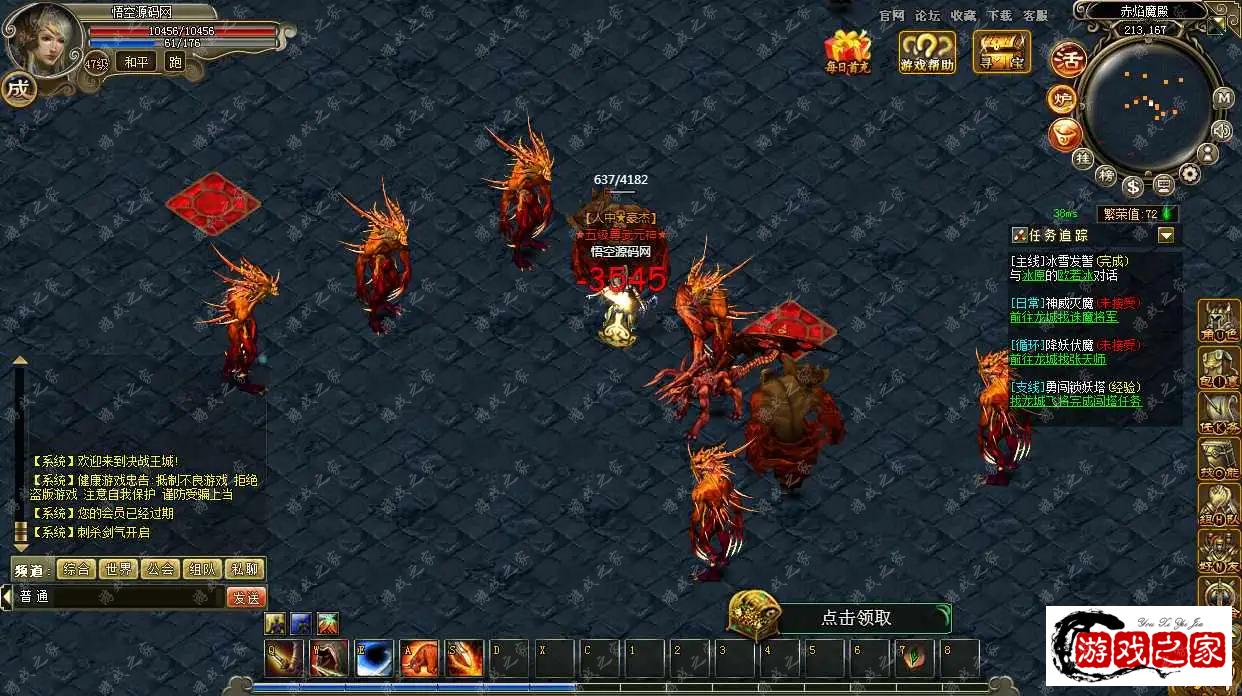Activate the sword skill in slot Q
The width and height of the screenshot is (1242, 696).
click(284, 658)
